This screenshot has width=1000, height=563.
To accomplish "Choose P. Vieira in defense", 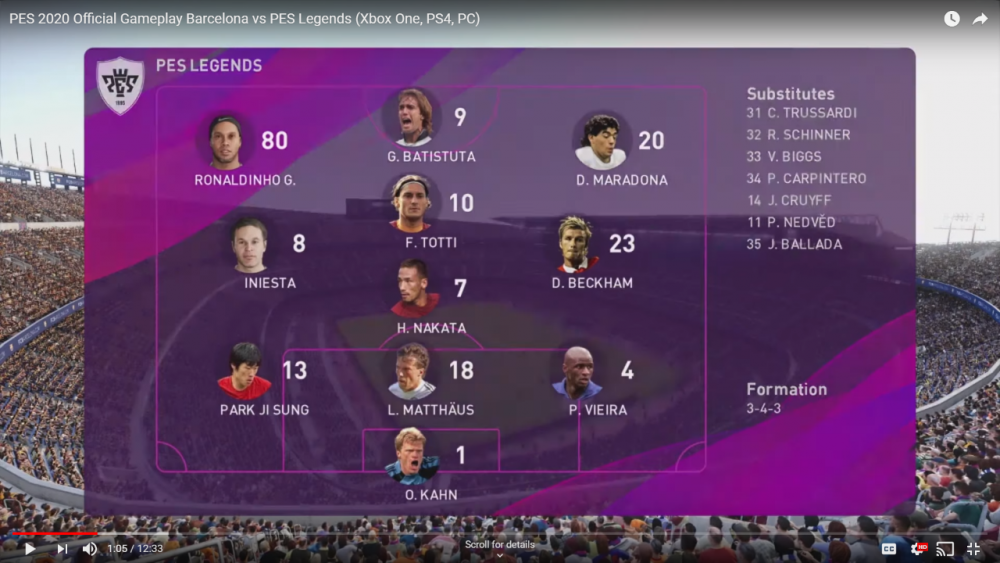I will pyautogui.click(x=578, y=373).
